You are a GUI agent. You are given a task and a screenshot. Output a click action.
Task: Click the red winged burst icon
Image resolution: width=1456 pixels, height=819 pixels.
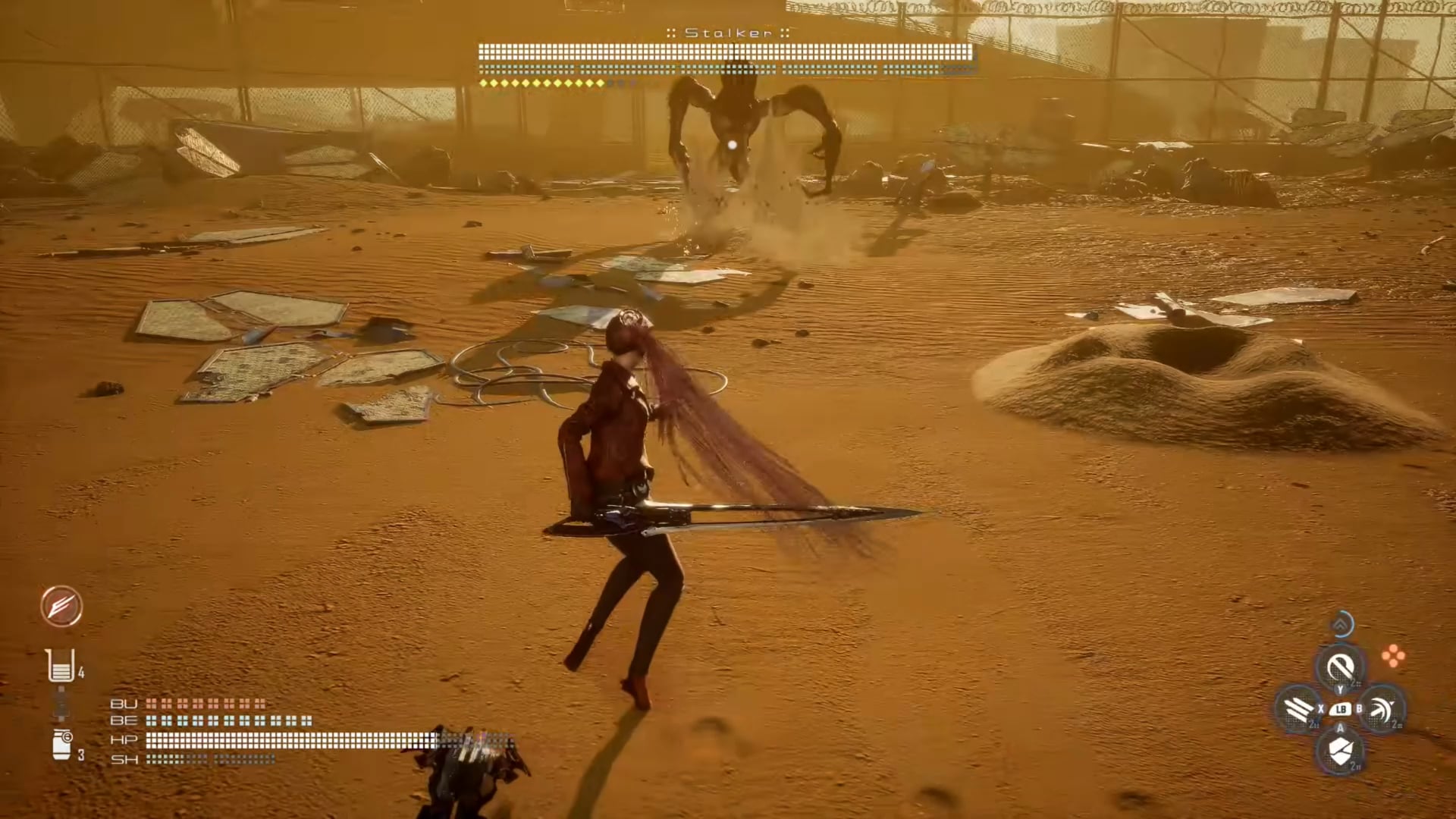[x=61, y=606]
